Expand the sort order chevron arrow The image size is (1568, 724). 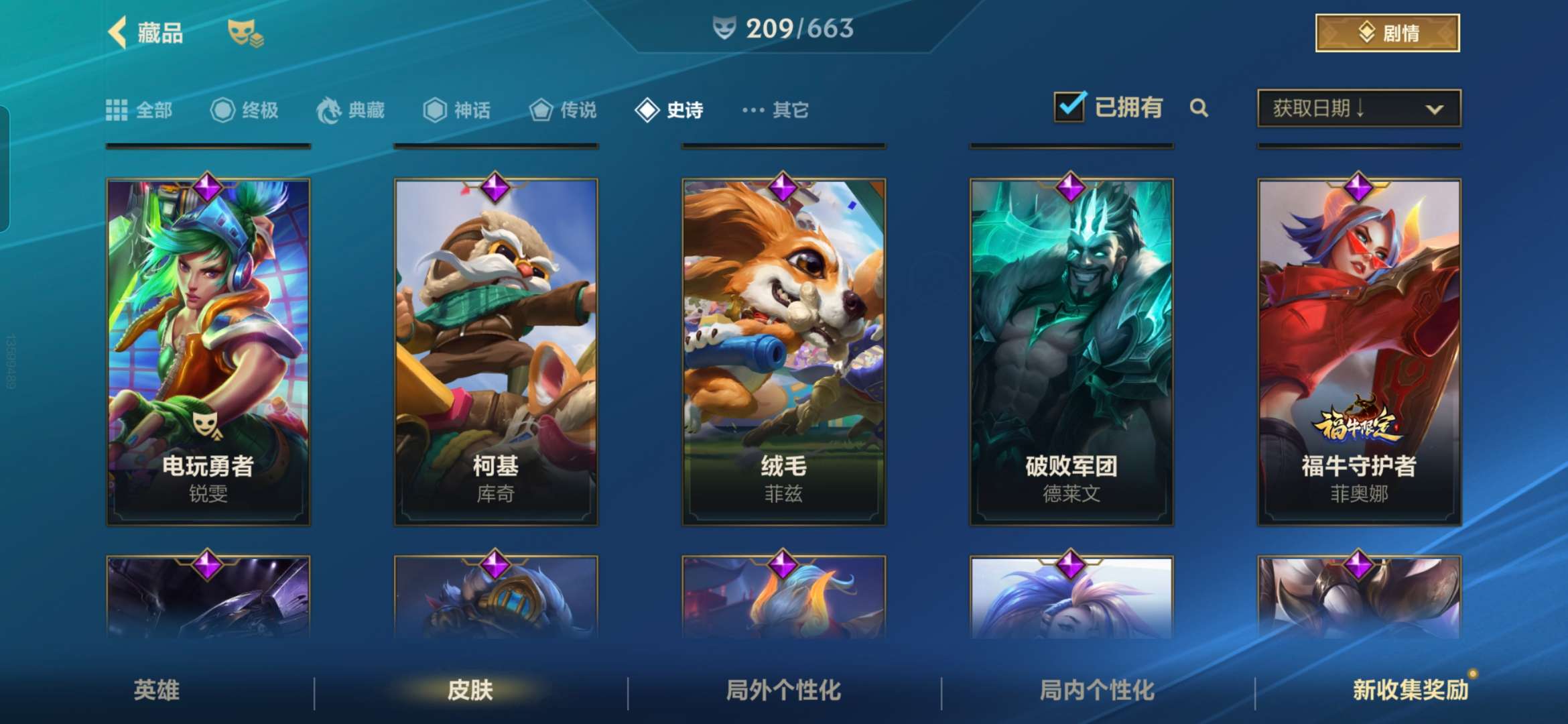coord(1435,108)
